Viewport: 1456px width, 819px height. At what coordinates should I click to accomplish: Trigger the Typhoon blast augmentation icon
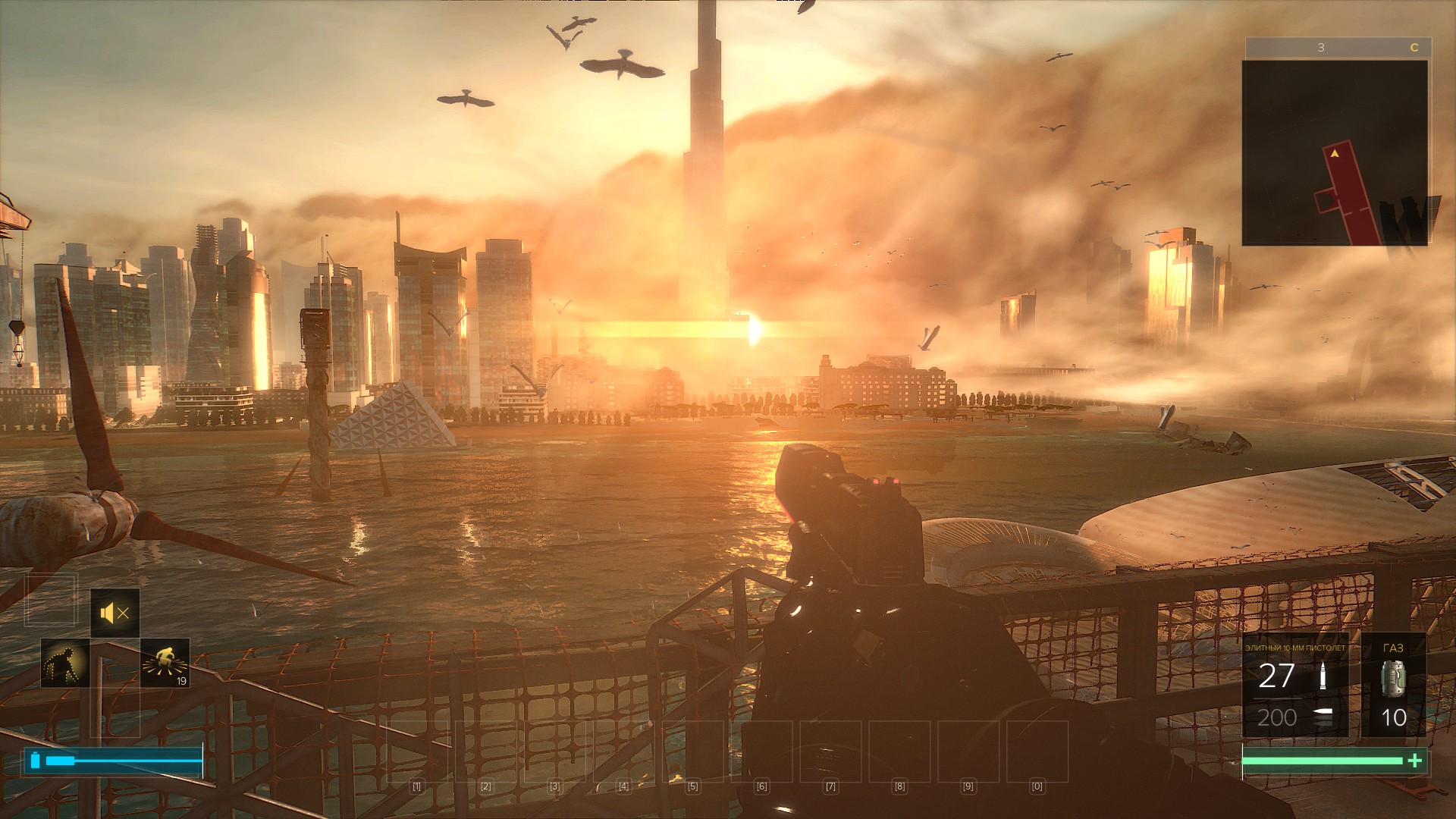(x=165, y=663)
